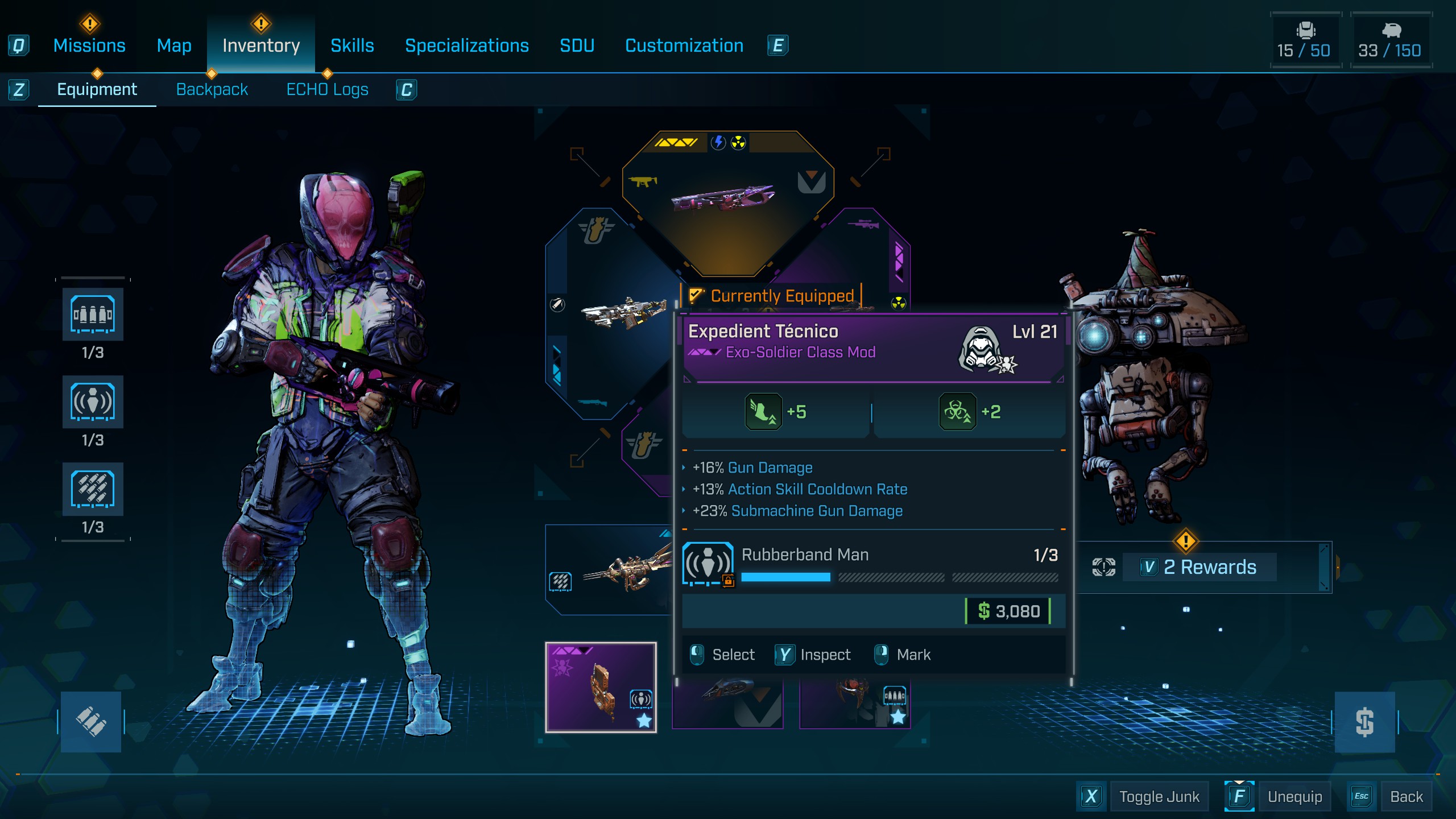Switch to the Map tab
The height and width of the screenshot is (819, 1456).
174,45
